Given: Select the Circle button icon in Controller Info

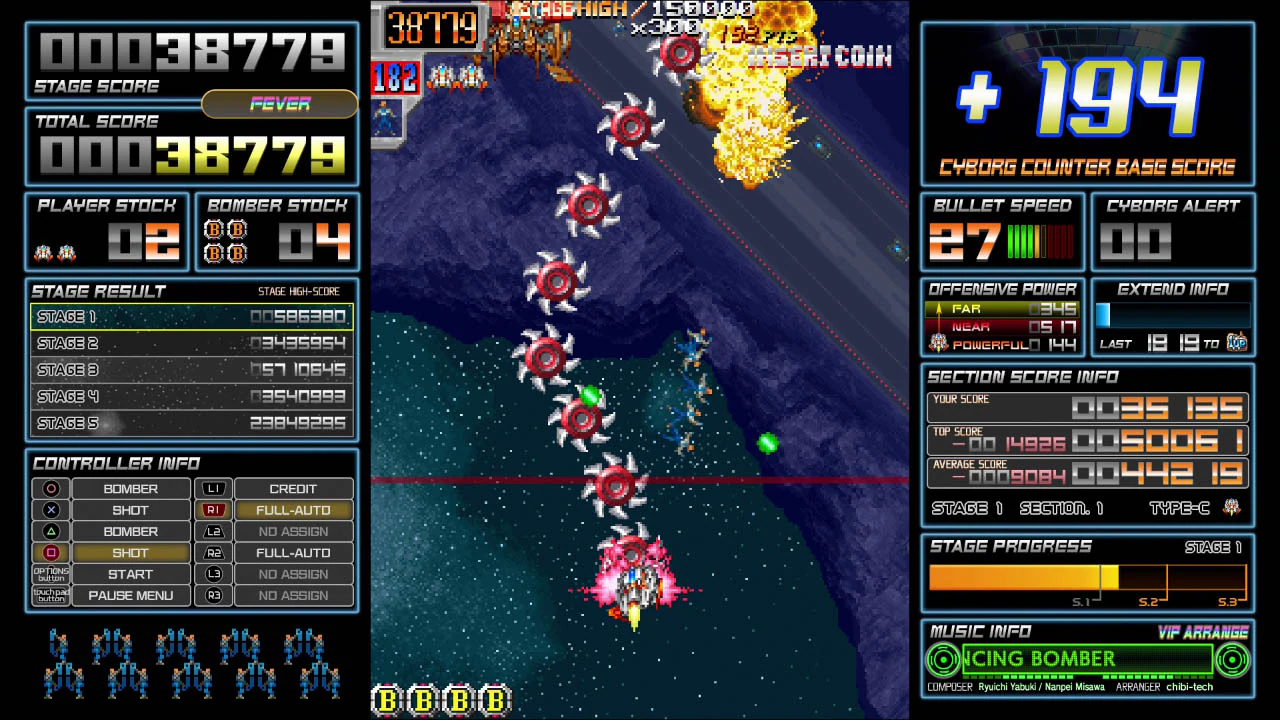Looking at the screenshot, I should [50, 489].
